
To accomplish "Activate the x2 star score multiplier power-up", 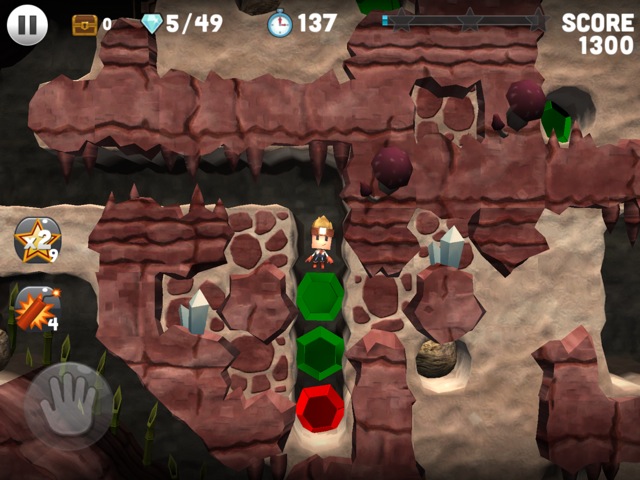I will (37, 240).
